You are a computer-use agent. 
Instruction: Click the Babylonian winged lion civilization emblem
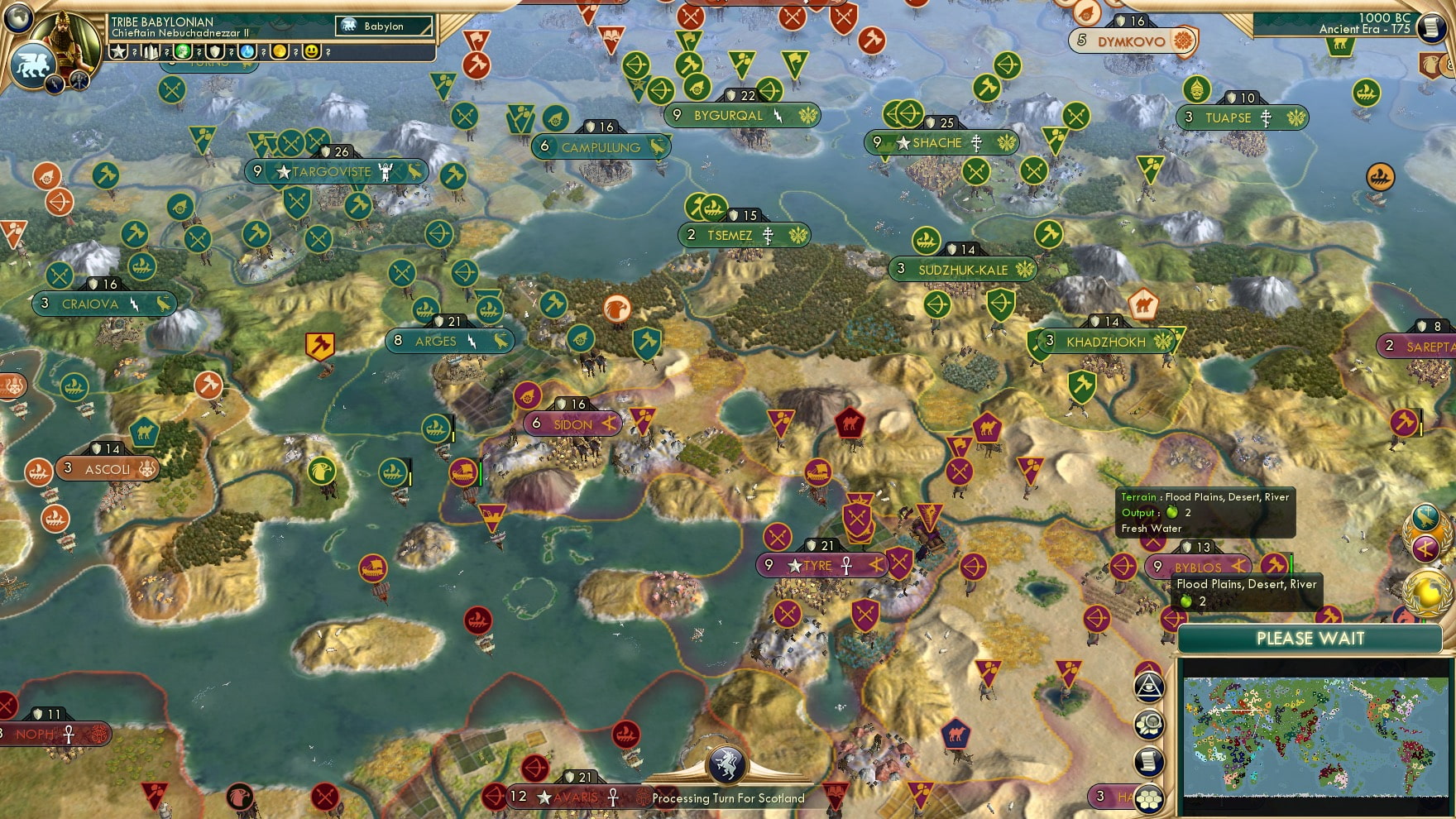coord(33,67)
